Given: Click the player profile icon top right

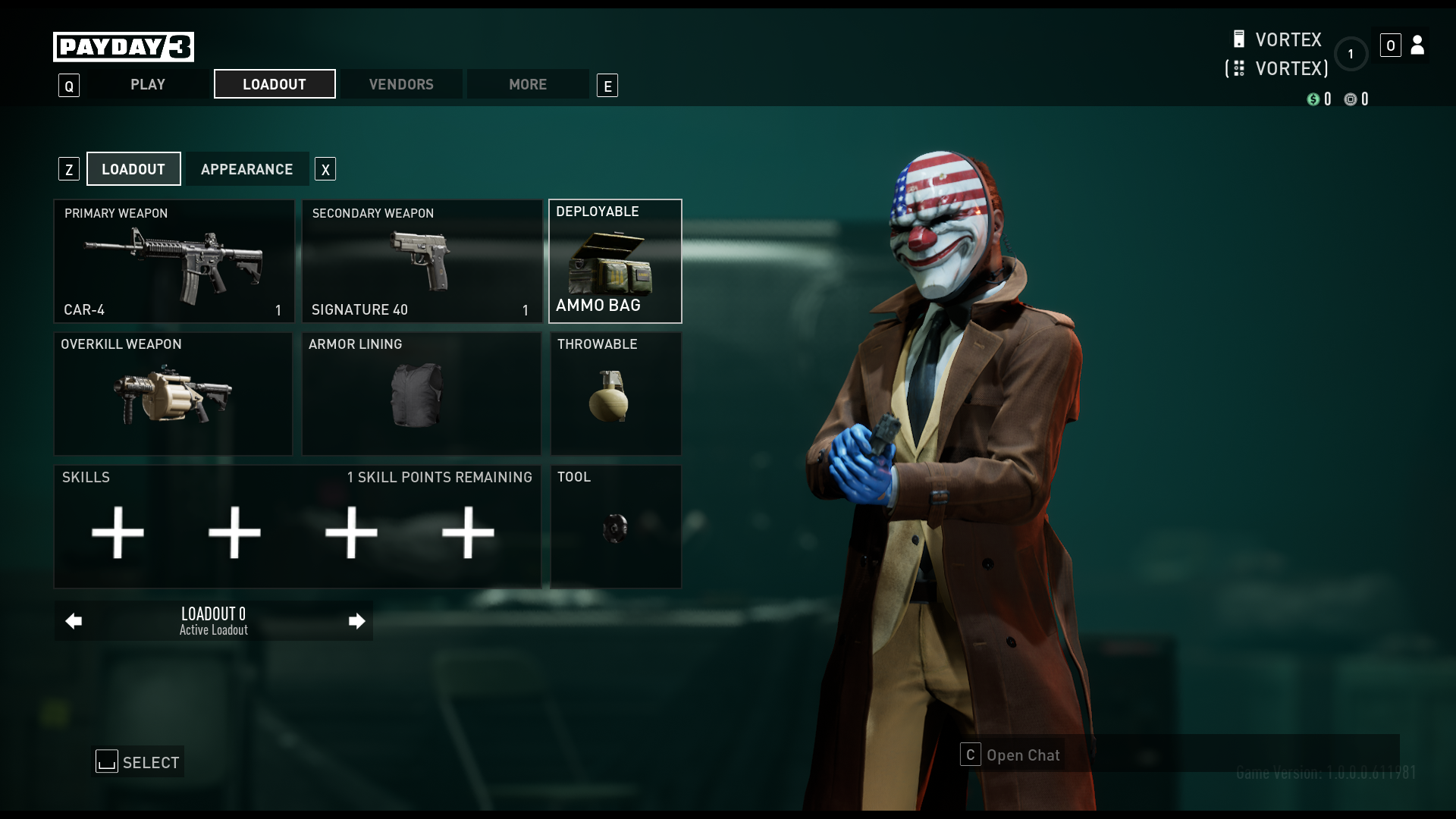Looking at the screenshot, I should pyautogui.click(x=1417, y=45).
